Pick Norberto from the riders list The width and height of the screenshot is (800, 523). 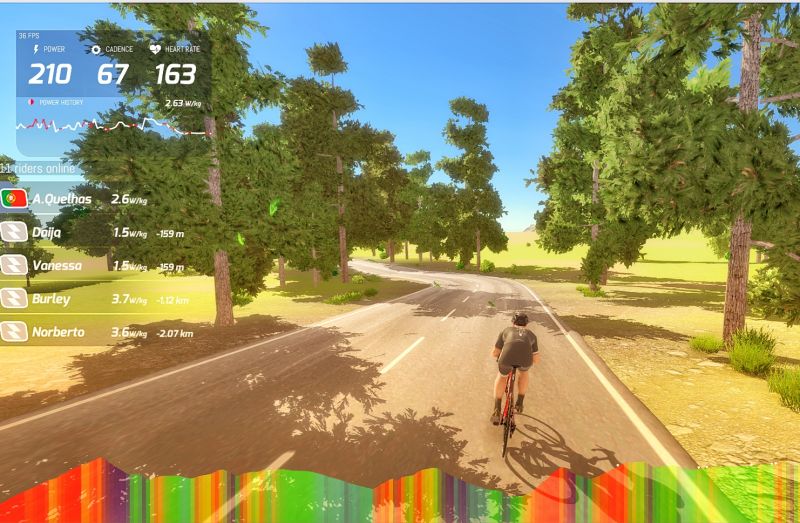pos(57,331)
